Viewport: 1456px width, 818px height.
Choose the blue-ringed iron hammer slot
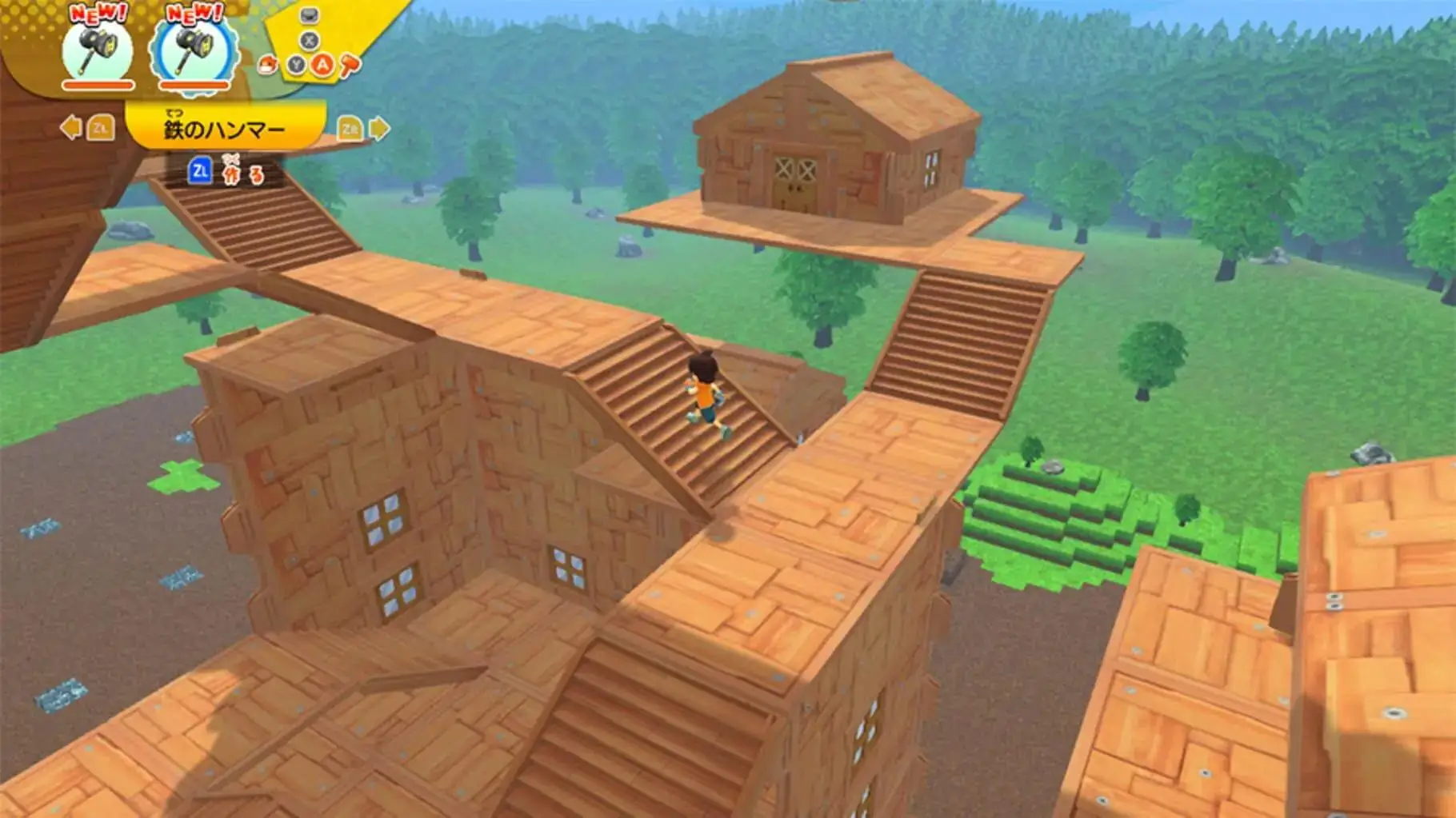[x=194, y=50]
